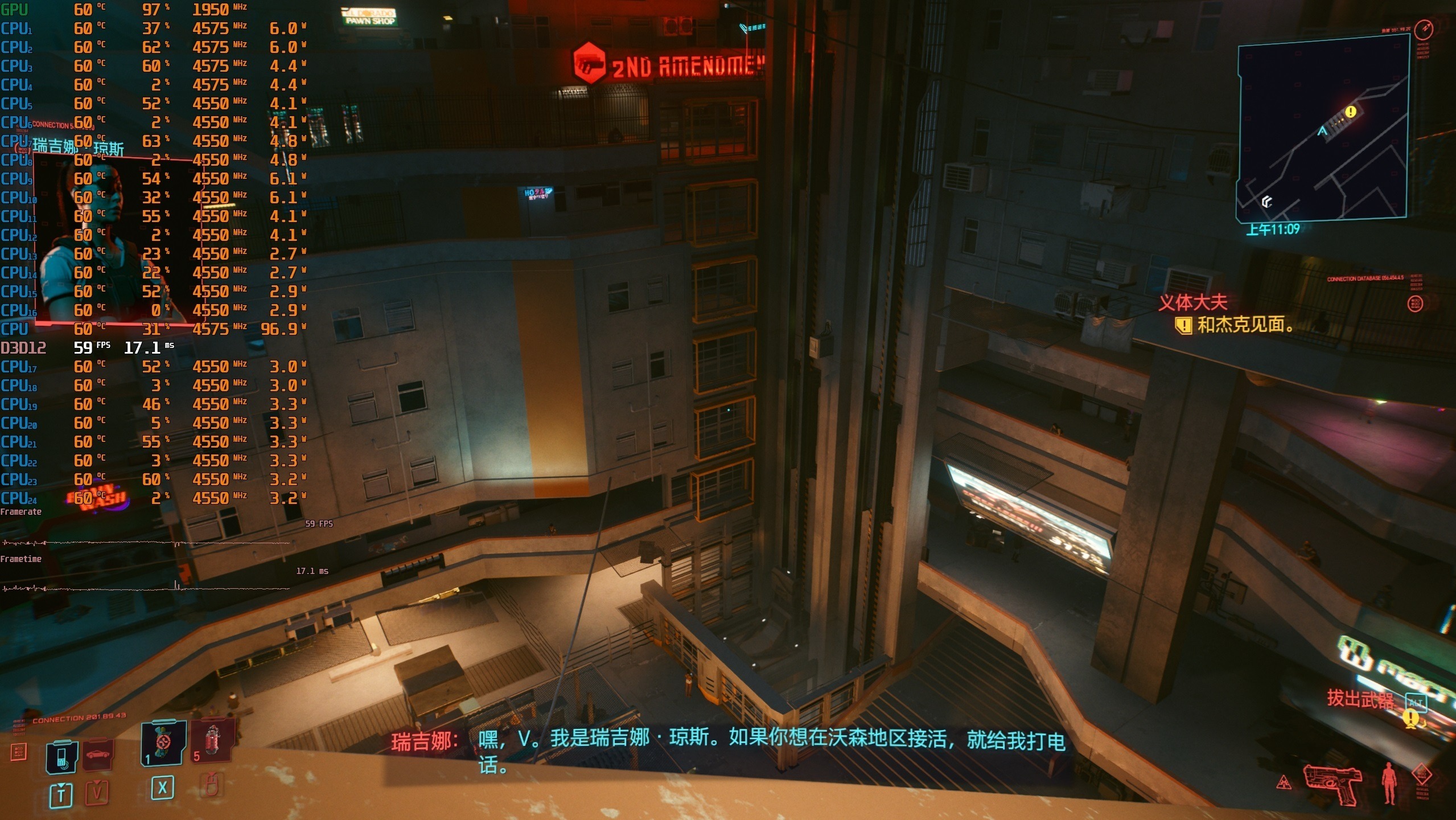This screenshot has height=820, width=1456.
Task: Click the overlay framerate graph
Action: click(145, 543)
